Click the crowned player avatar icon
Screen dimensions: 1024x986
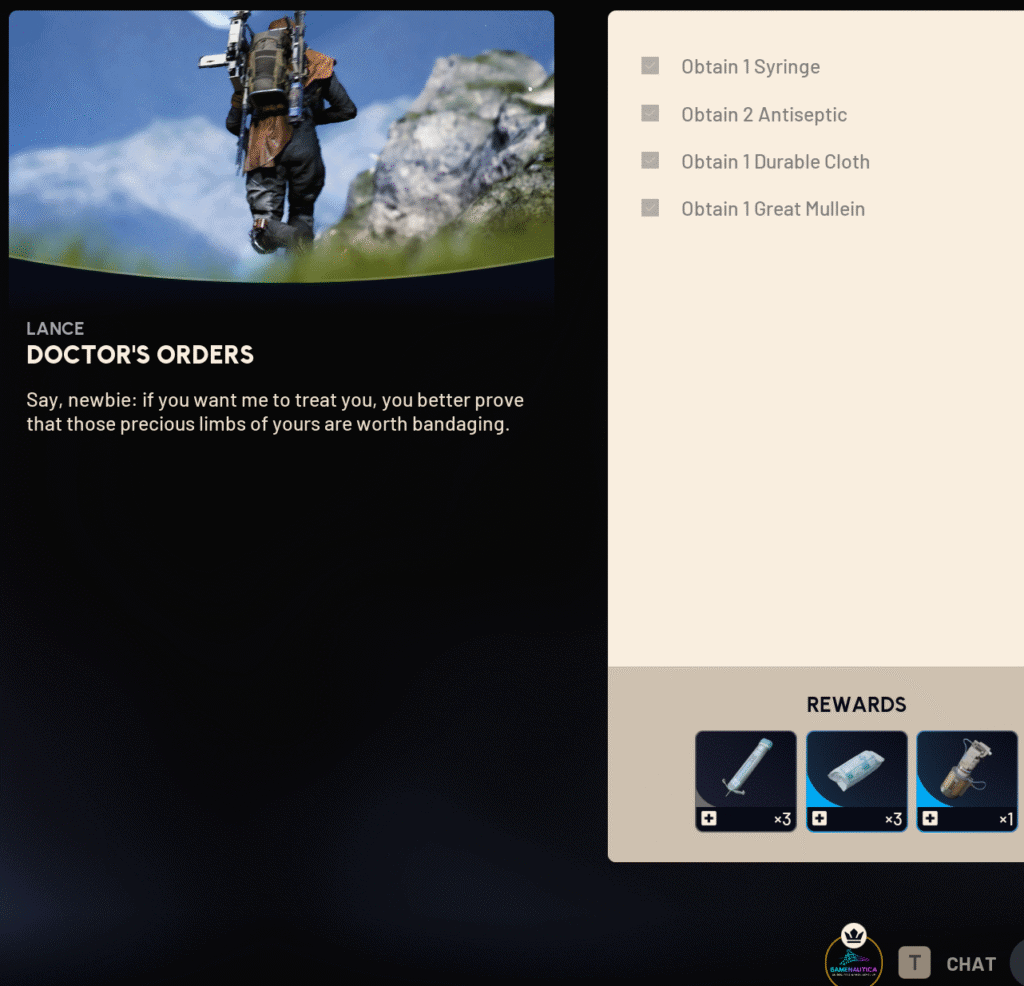(x=853, y=962)
